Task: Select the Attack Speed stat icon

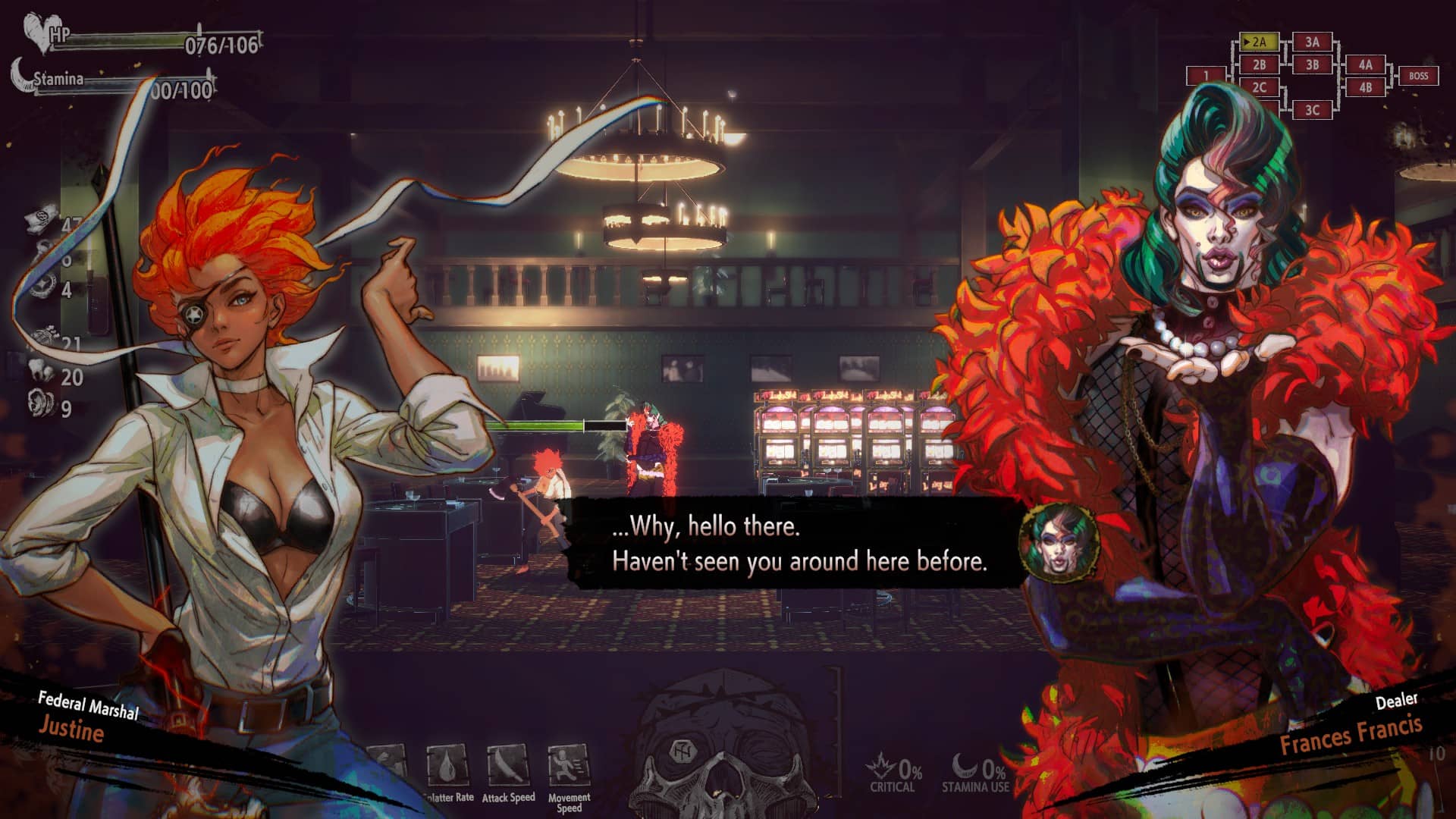Action: coord(507,766)
